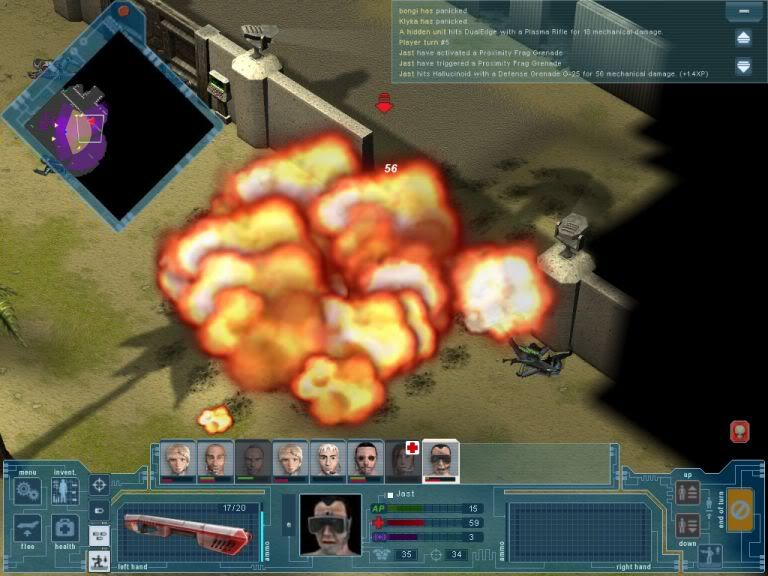The image size is (768, 576).
Task: Go down one level
Action: pos(688,525)
